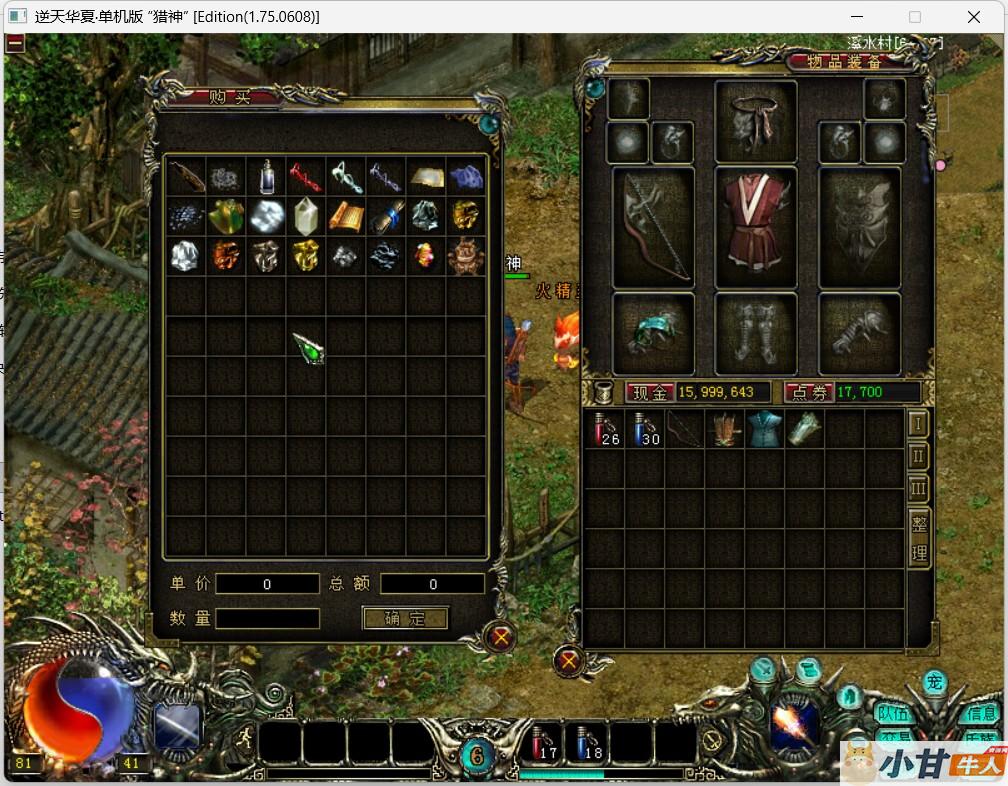Confirm the purchase with 确定 button
Image resolution: width=1008 pixels, height=786 pixels.
(x=405, y=618)
